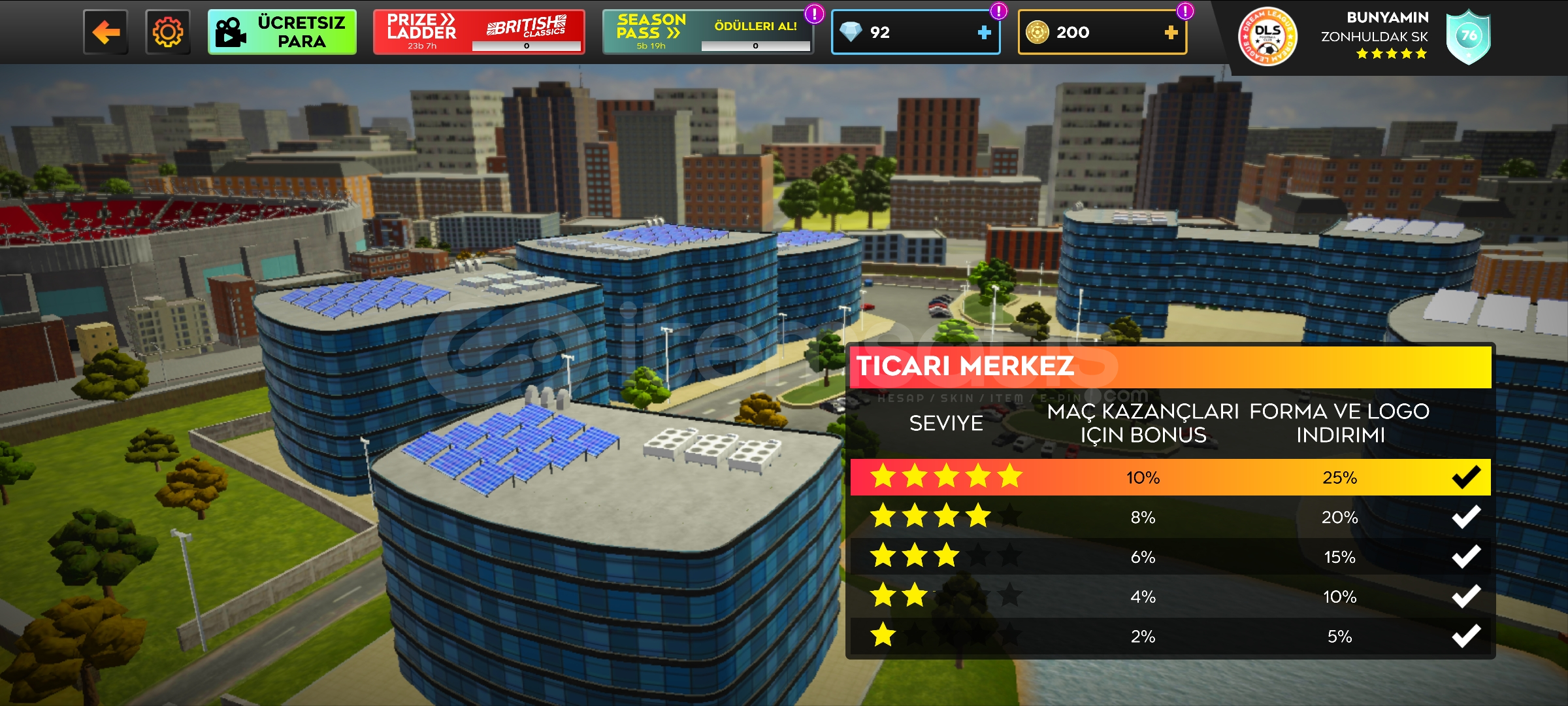Viewport: 1568px width, 706px height.
Task: Open the Season Pass rewards banner
Action: tap(708, 32)
